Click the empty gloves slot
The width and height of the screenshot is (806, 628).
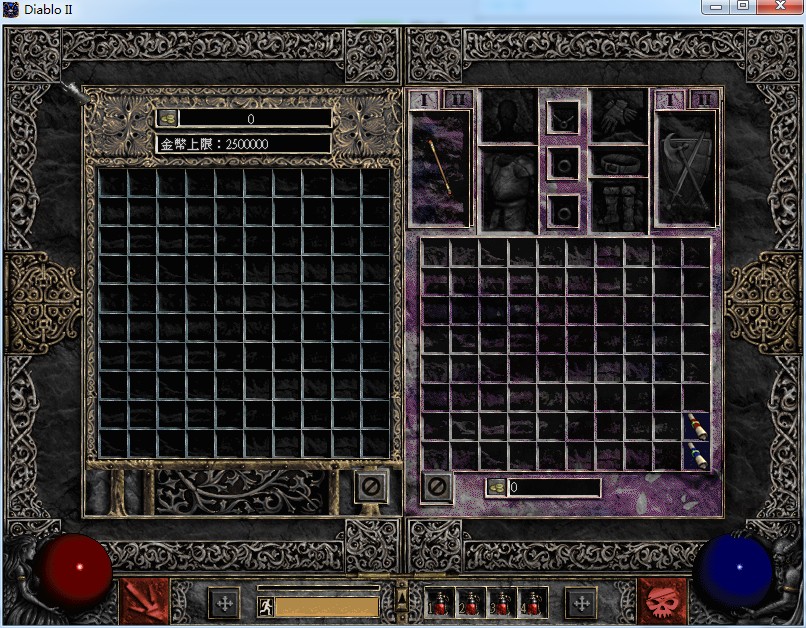(x=619, y=116)
